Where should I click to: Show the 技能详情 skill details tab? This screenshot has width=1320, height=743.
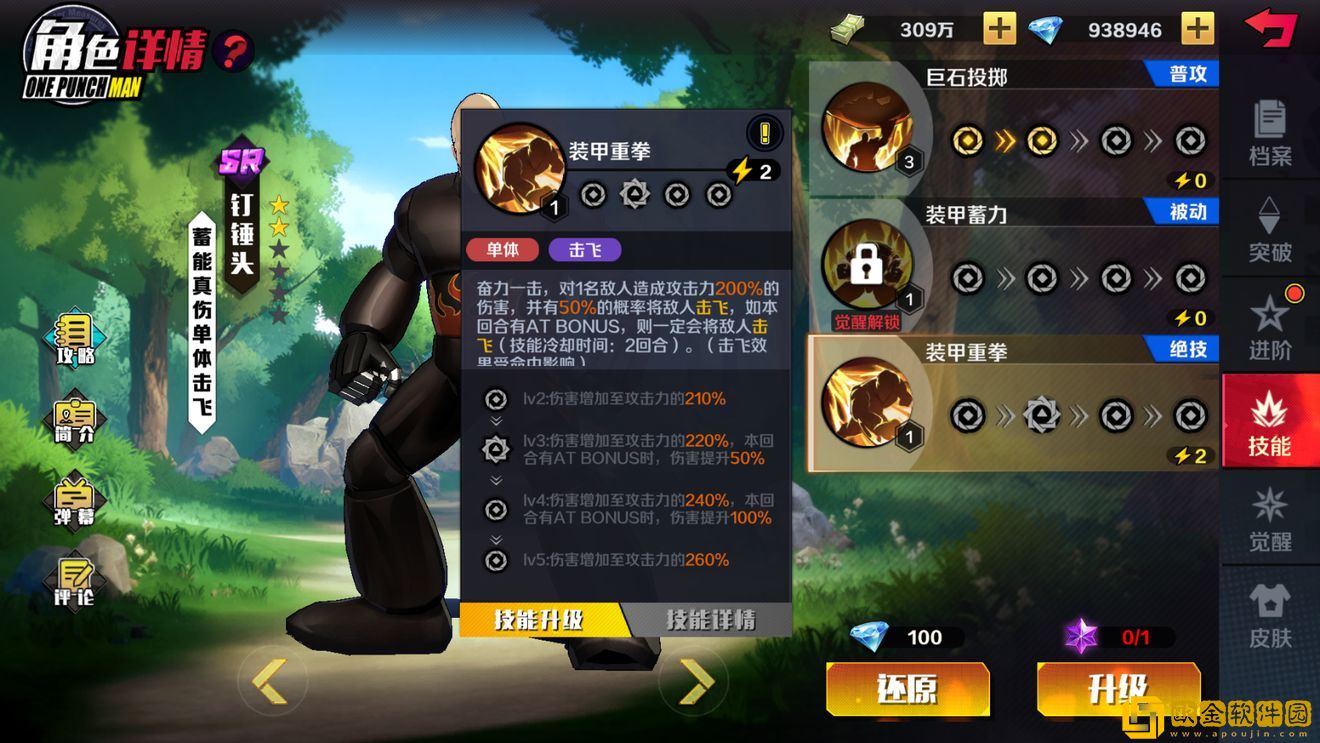coord(711,620)
